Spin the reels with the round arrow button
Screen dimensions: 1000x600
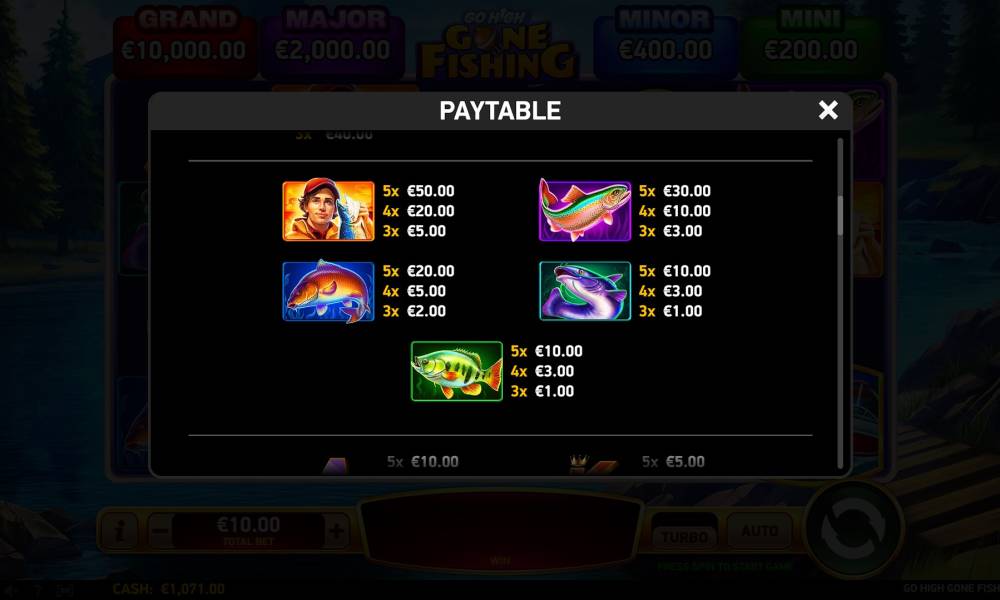(853, 529)
